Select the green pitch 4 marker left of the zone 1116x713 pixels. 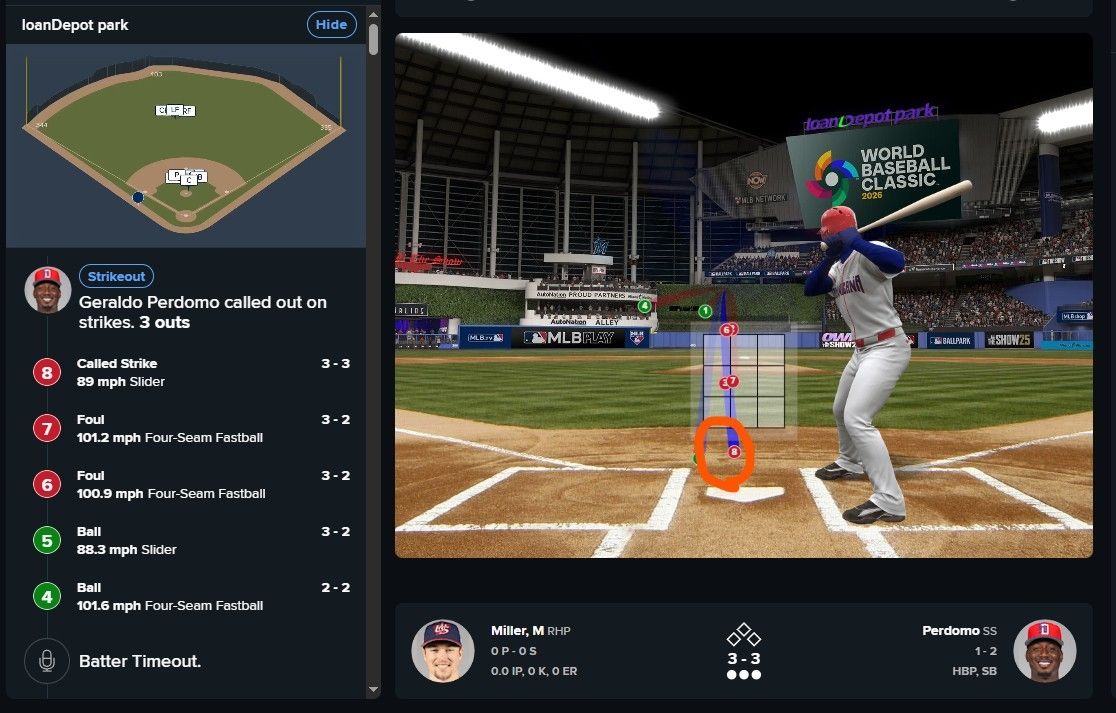[x=645, y=306]
